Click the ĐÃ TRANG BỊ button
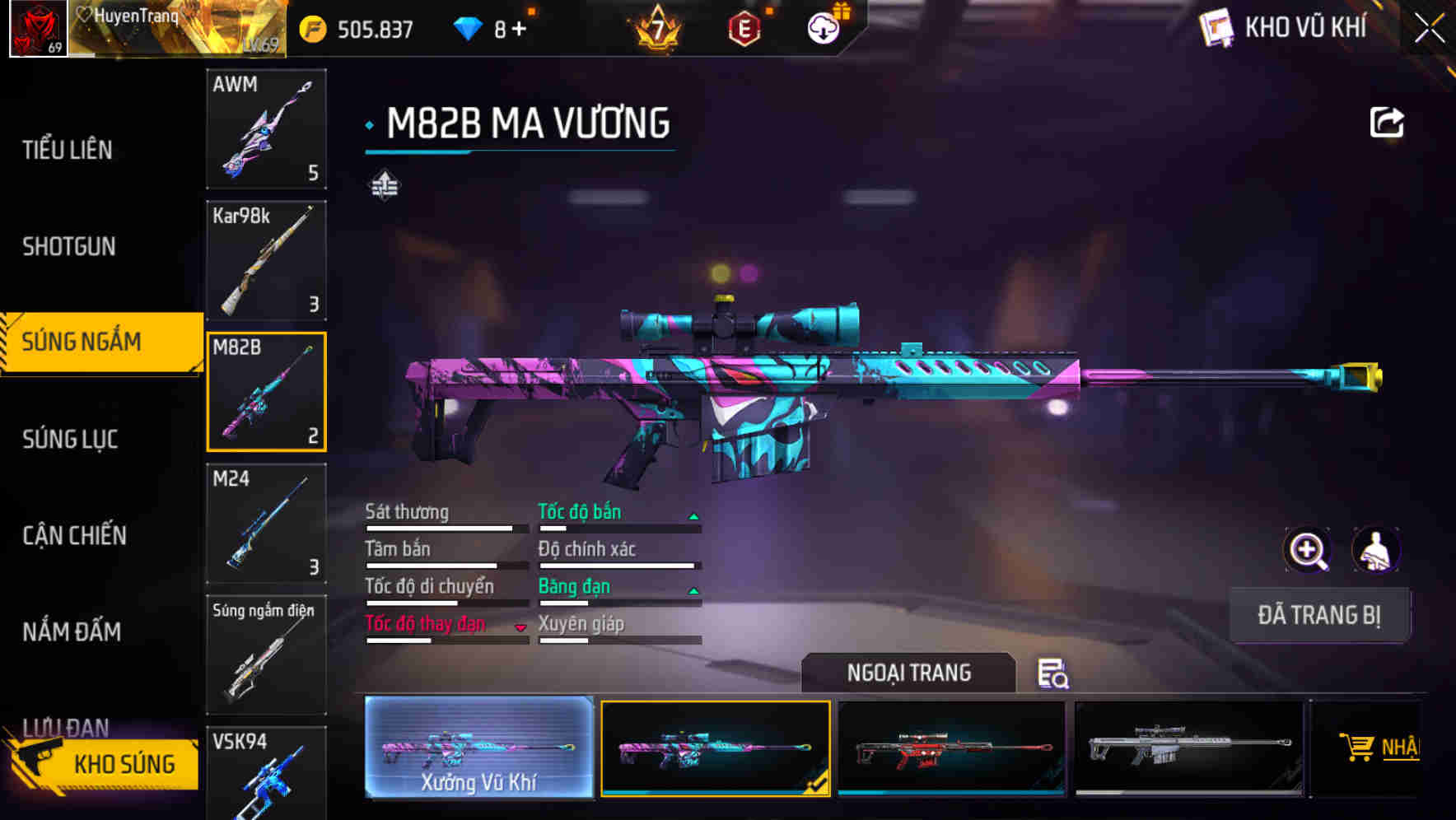Screen dimensions: 1456x820 [x=1319, y=614]
